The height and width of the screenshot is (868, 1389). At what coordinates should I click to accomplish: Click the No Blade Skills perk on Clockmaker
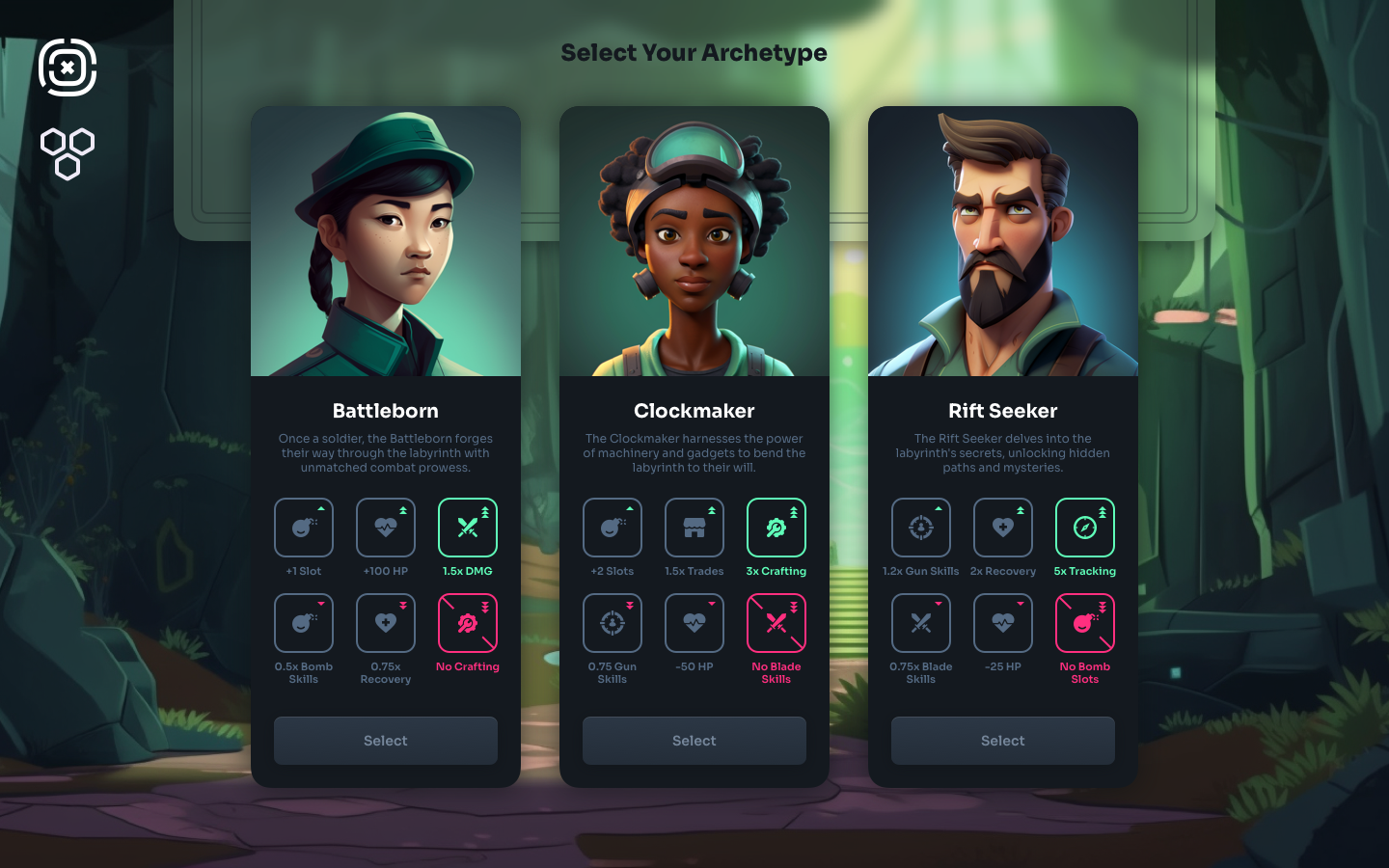776,623
